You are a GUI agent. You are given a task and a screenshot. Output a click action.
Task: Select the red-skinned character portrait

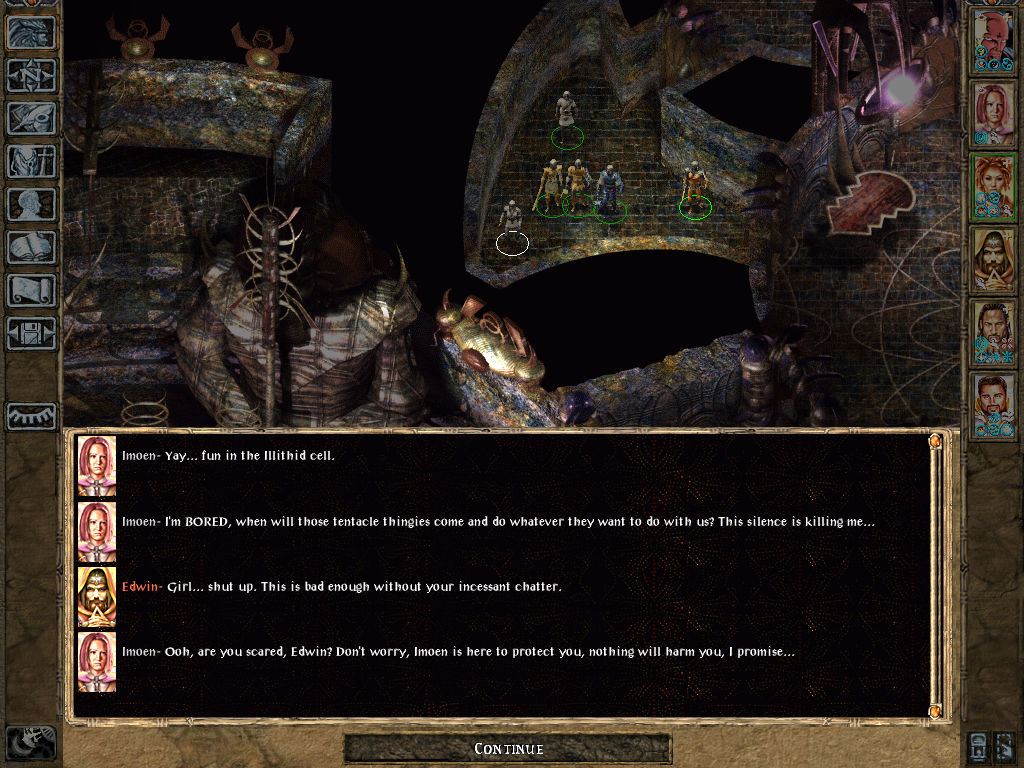[x=994, y=40]
